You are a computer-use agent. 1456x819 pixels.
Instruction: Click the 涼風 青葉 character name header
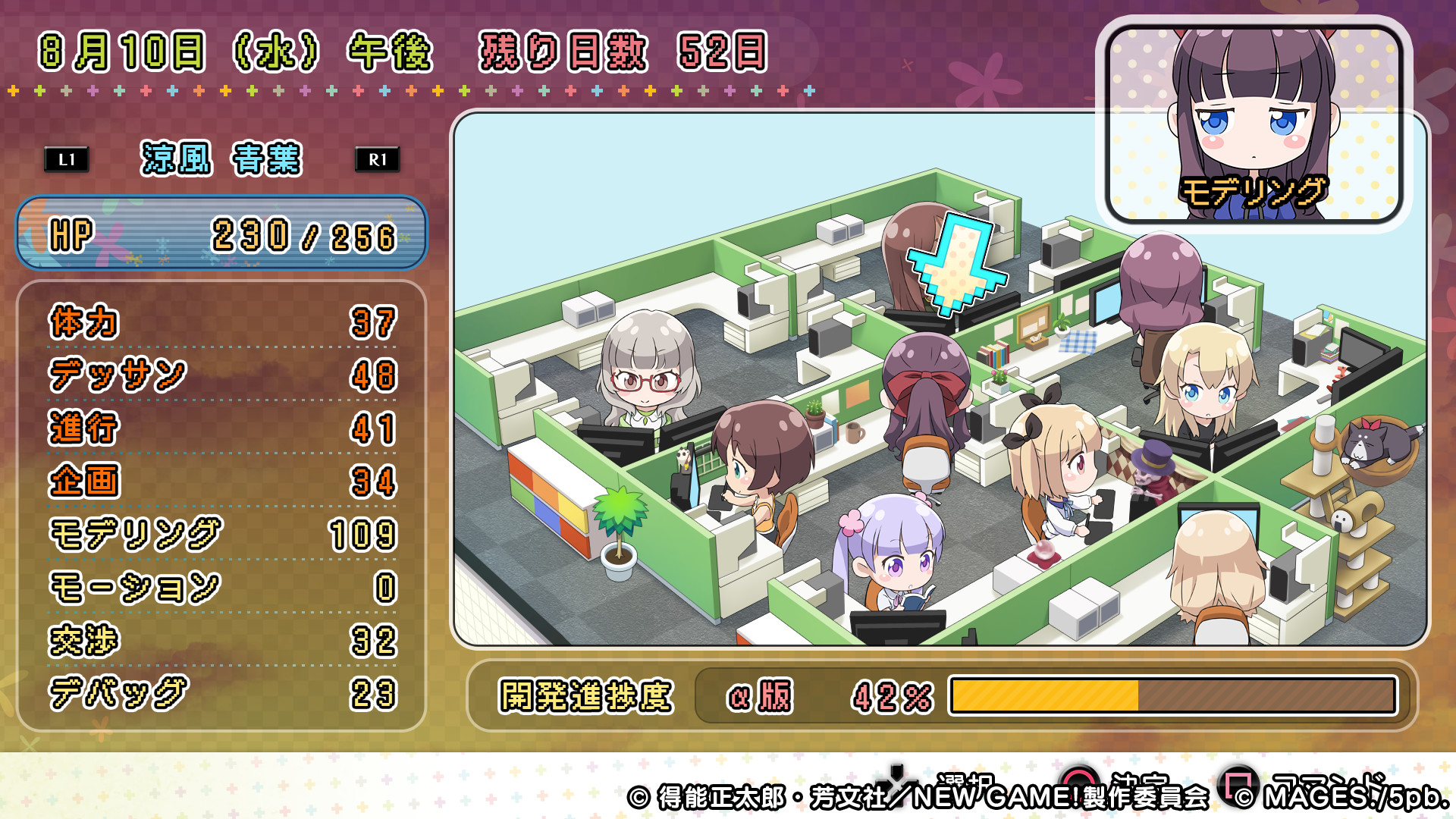pos(220,161)
